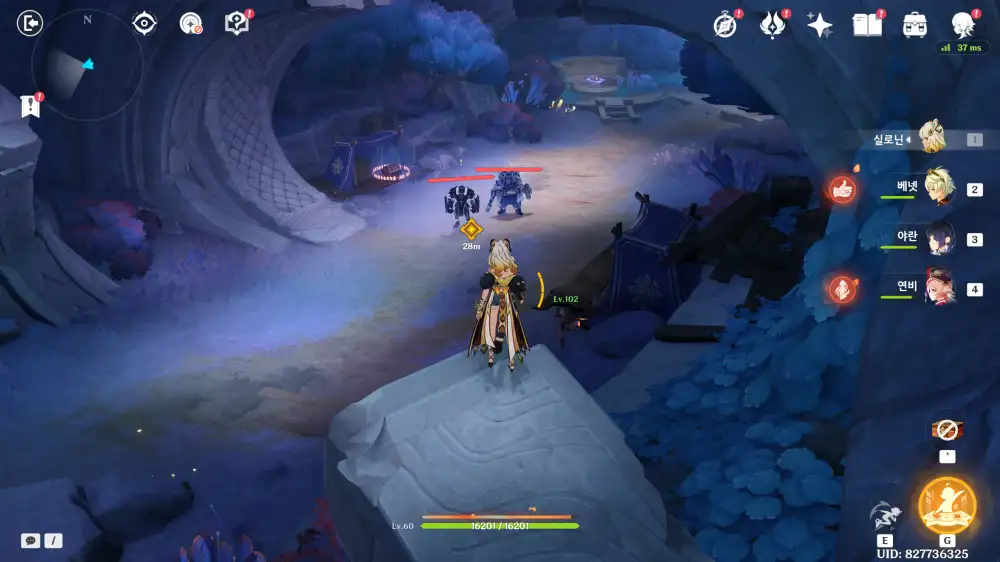Open the winged battle pass icon

pyautogui.click(x=773, y=25)
